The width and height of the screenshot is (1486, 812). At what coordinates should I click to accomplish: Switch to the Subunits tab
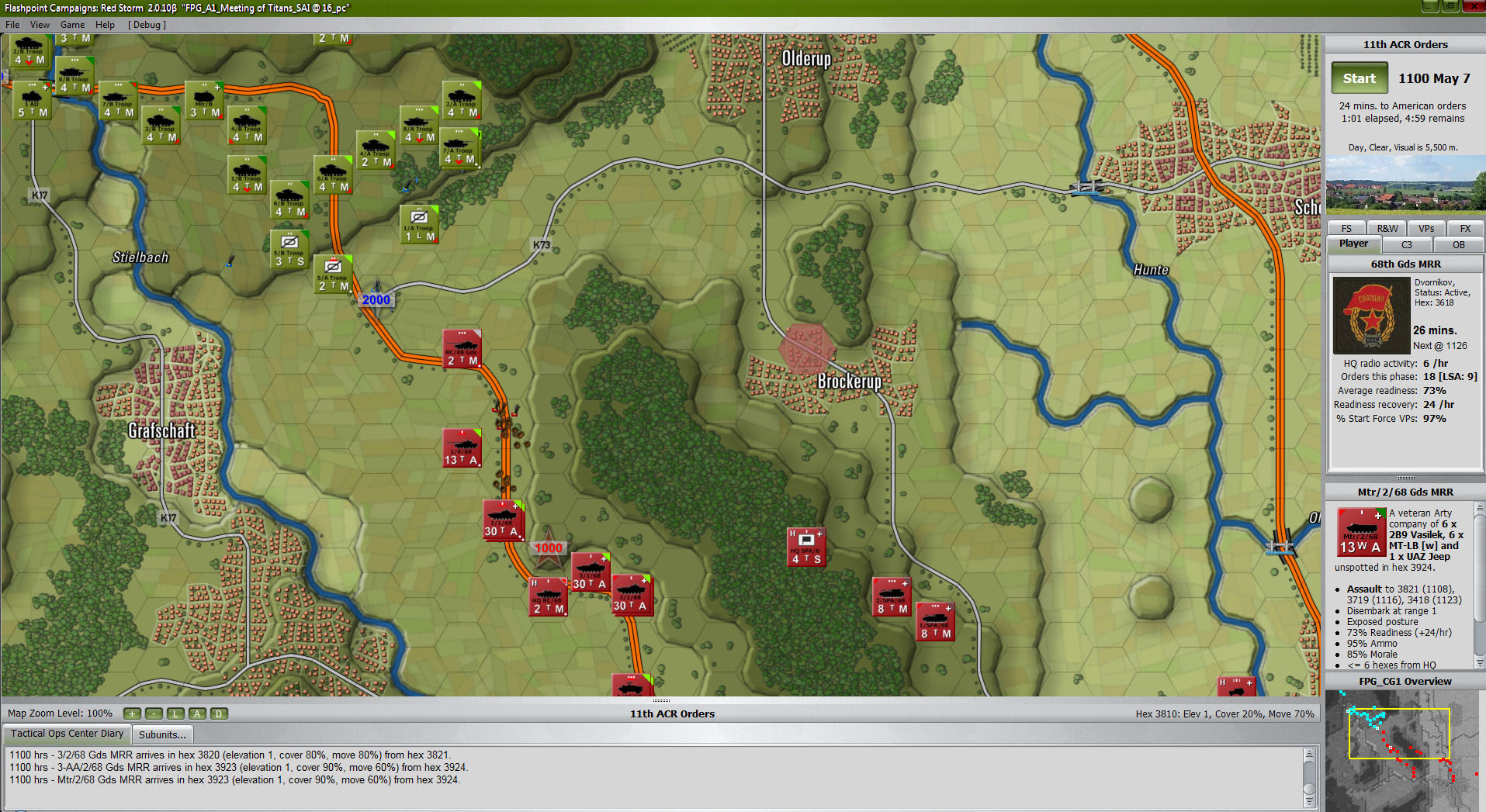coord(162,734)
